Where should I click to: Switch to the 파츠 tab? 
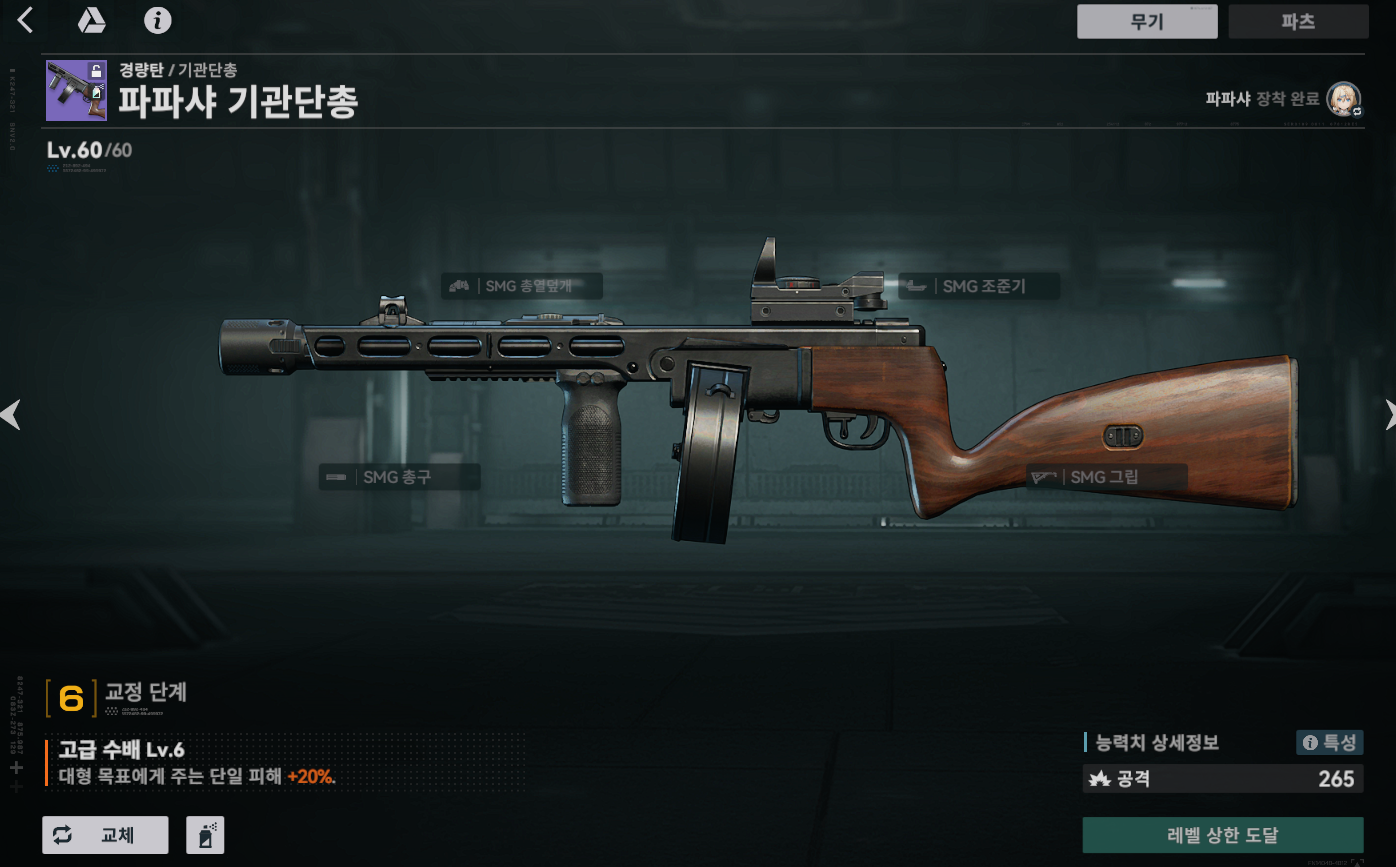point(1298,21)
